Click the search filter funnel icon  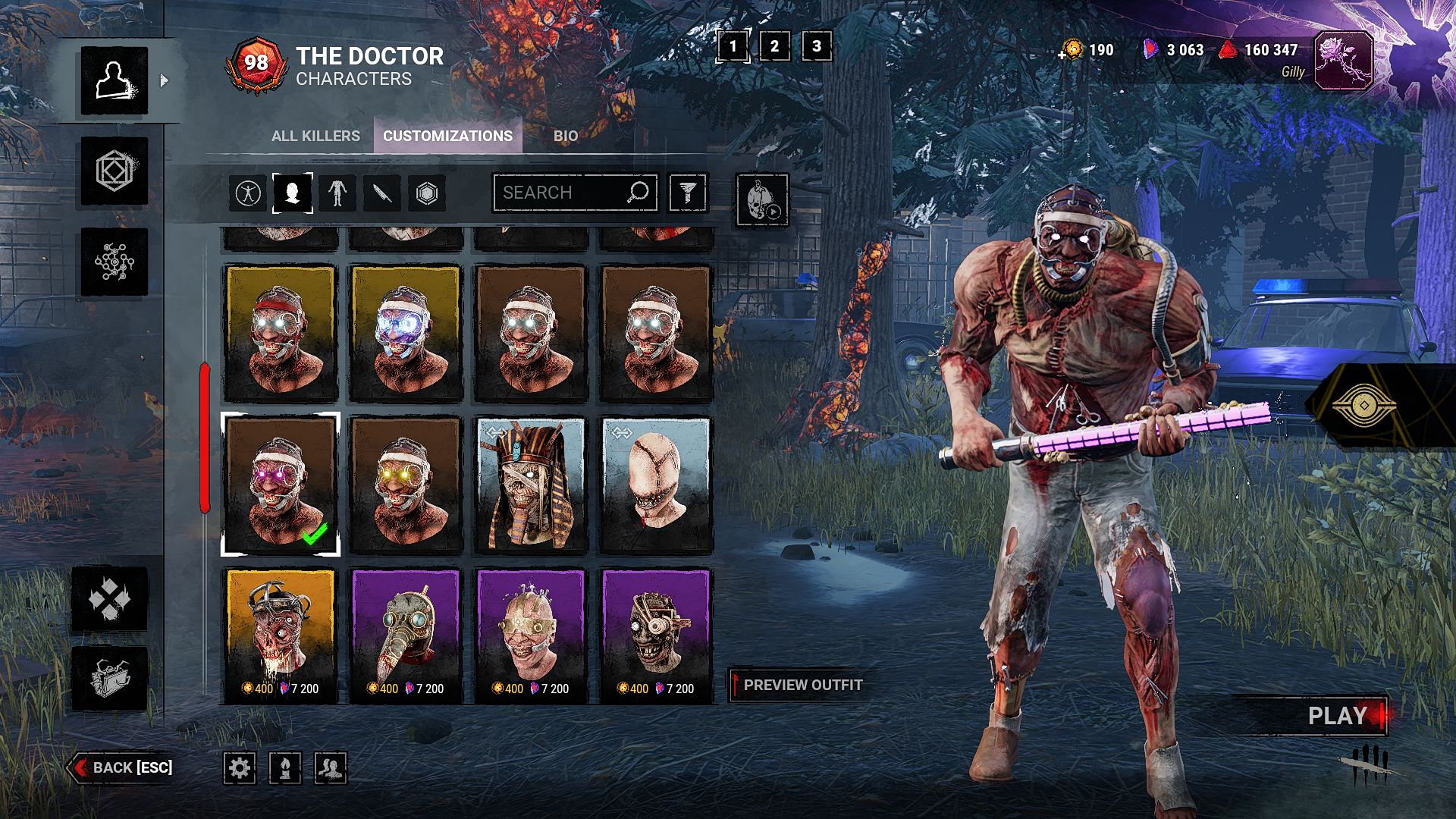(x=688, y=193)
